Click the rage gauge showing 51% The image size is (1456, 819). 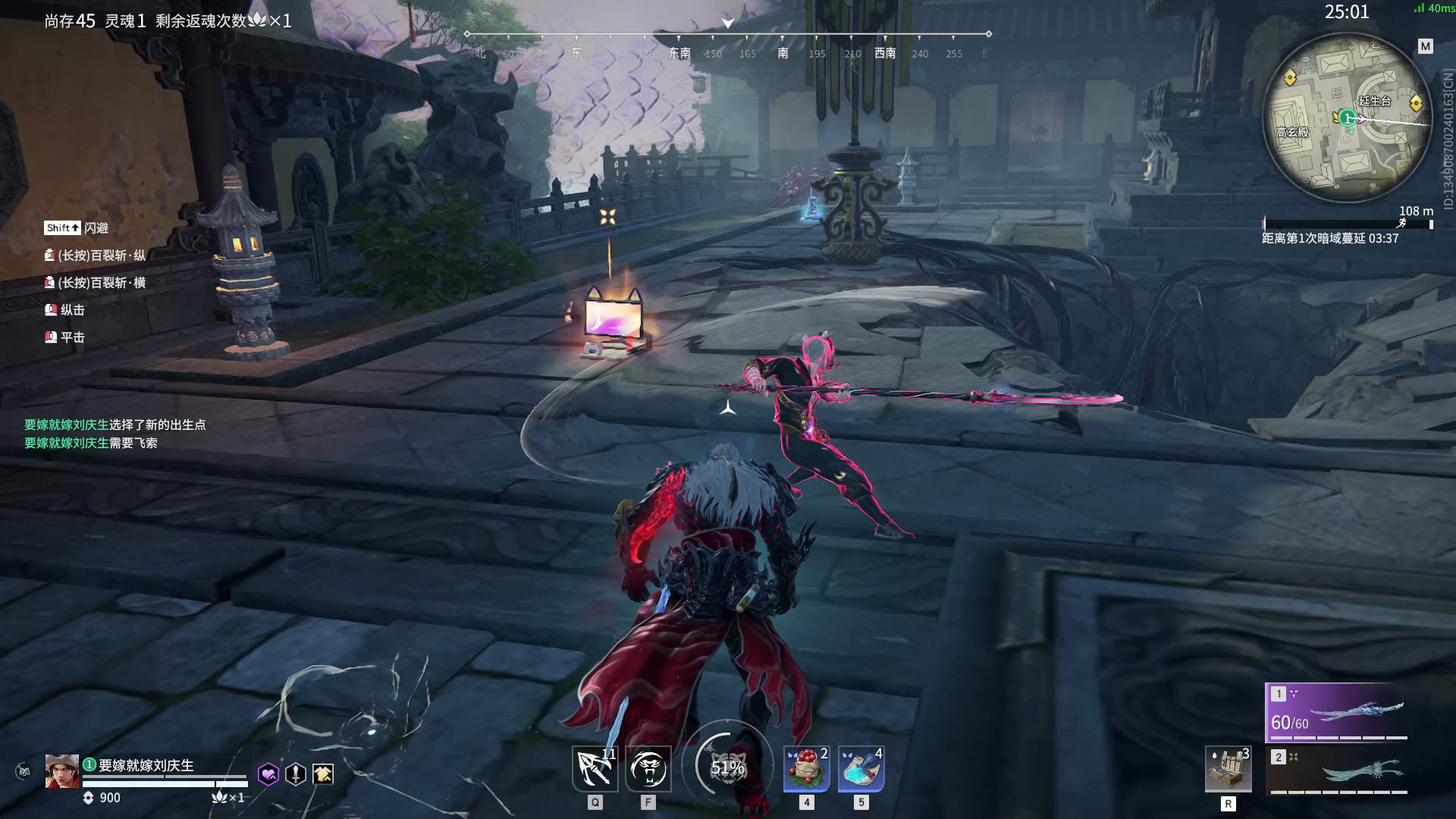coord(727,767)
